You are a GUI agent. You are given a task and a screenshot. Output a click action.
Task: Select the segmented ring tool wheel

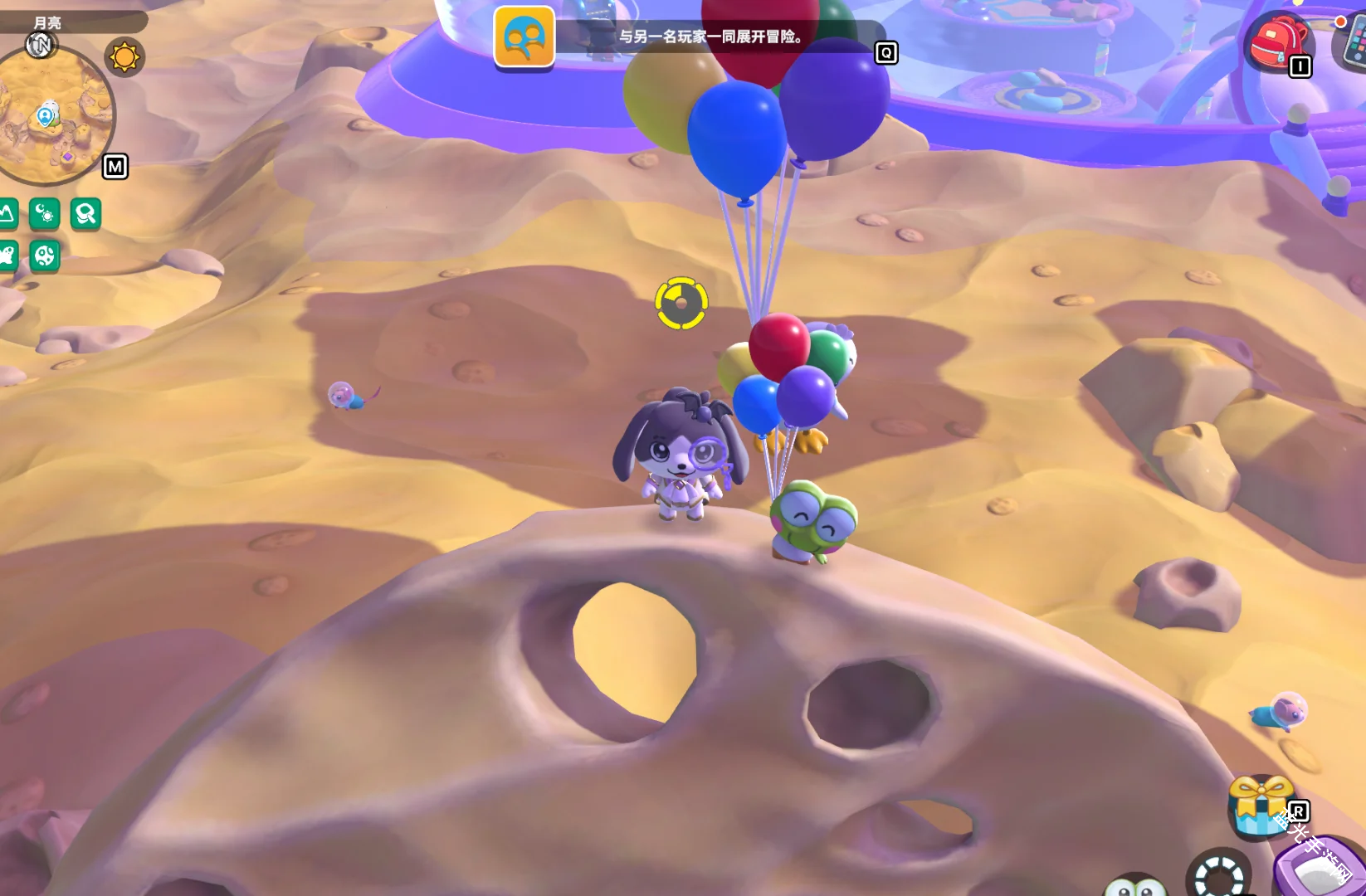(1218, 875)
